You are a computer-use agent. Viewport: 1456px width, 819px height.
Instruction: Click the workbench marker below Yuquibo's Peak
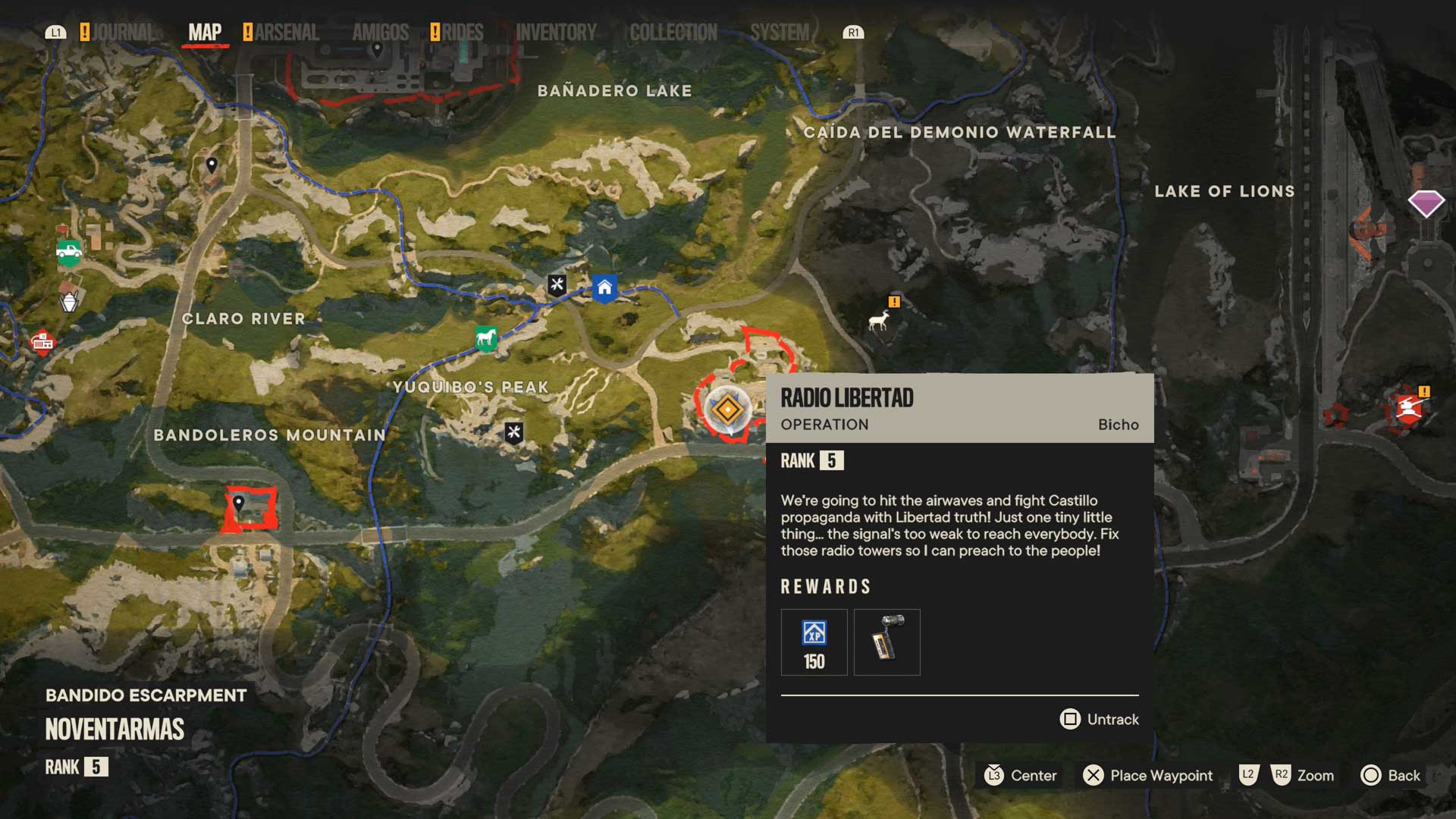pos(514,433)
